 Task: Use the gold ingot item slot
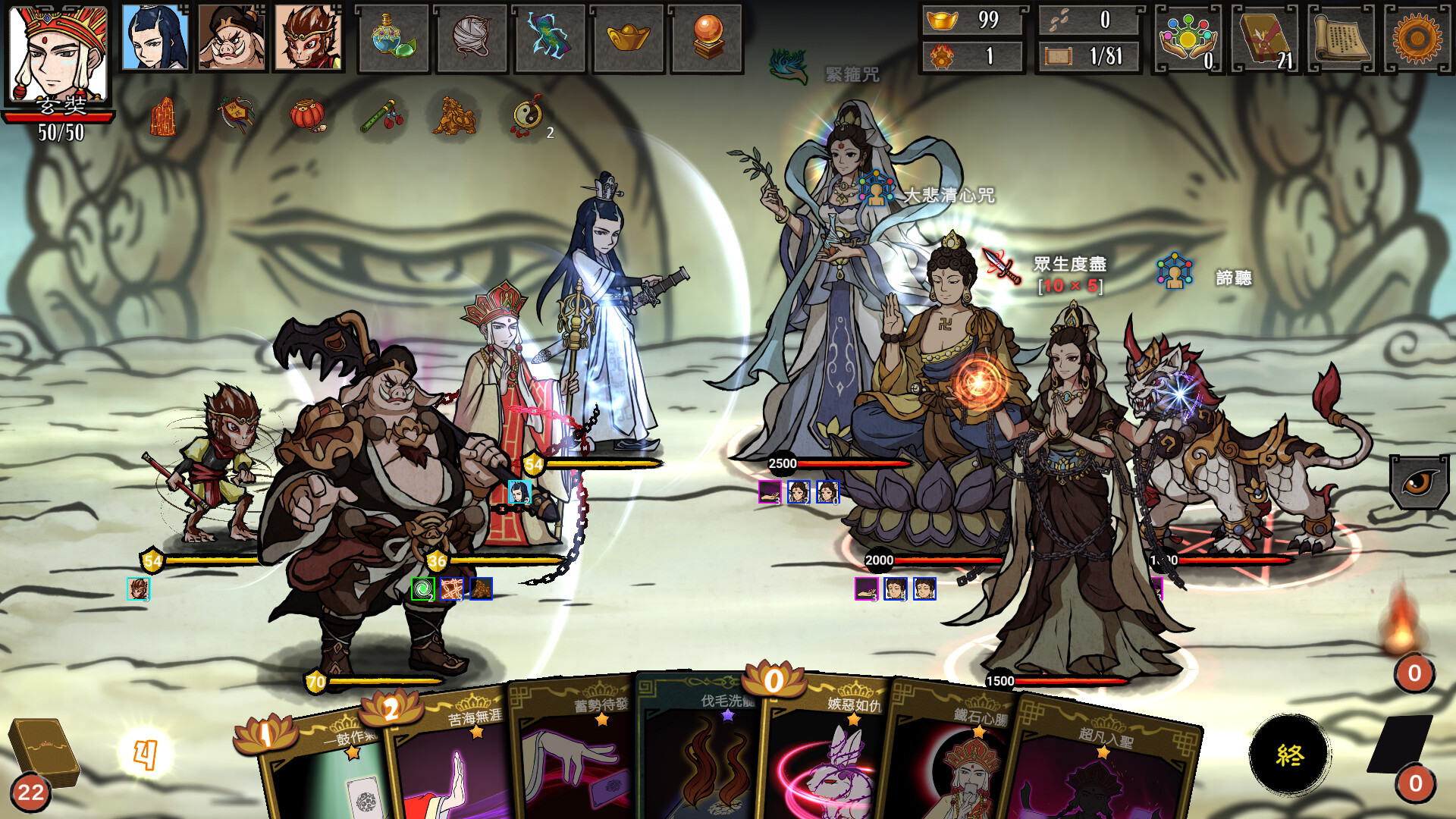coord(628,37)
